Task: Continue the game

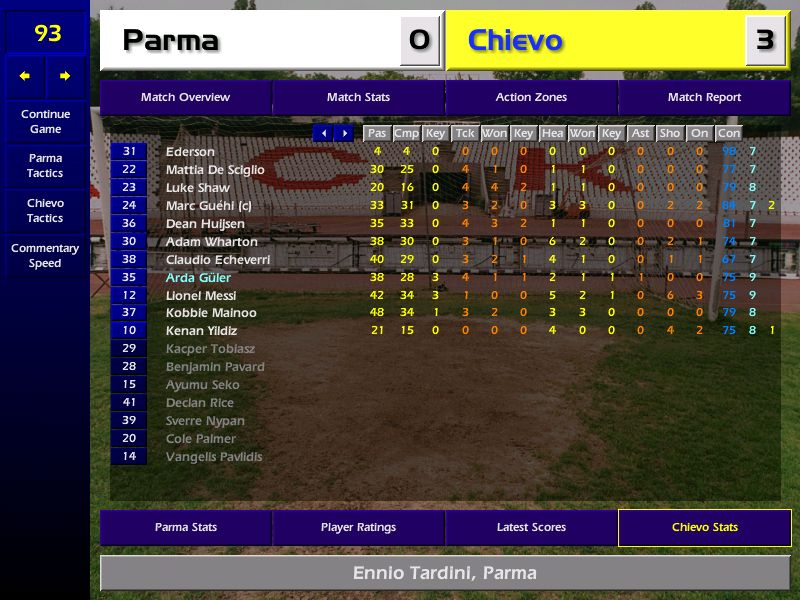Action: [45, 121]
